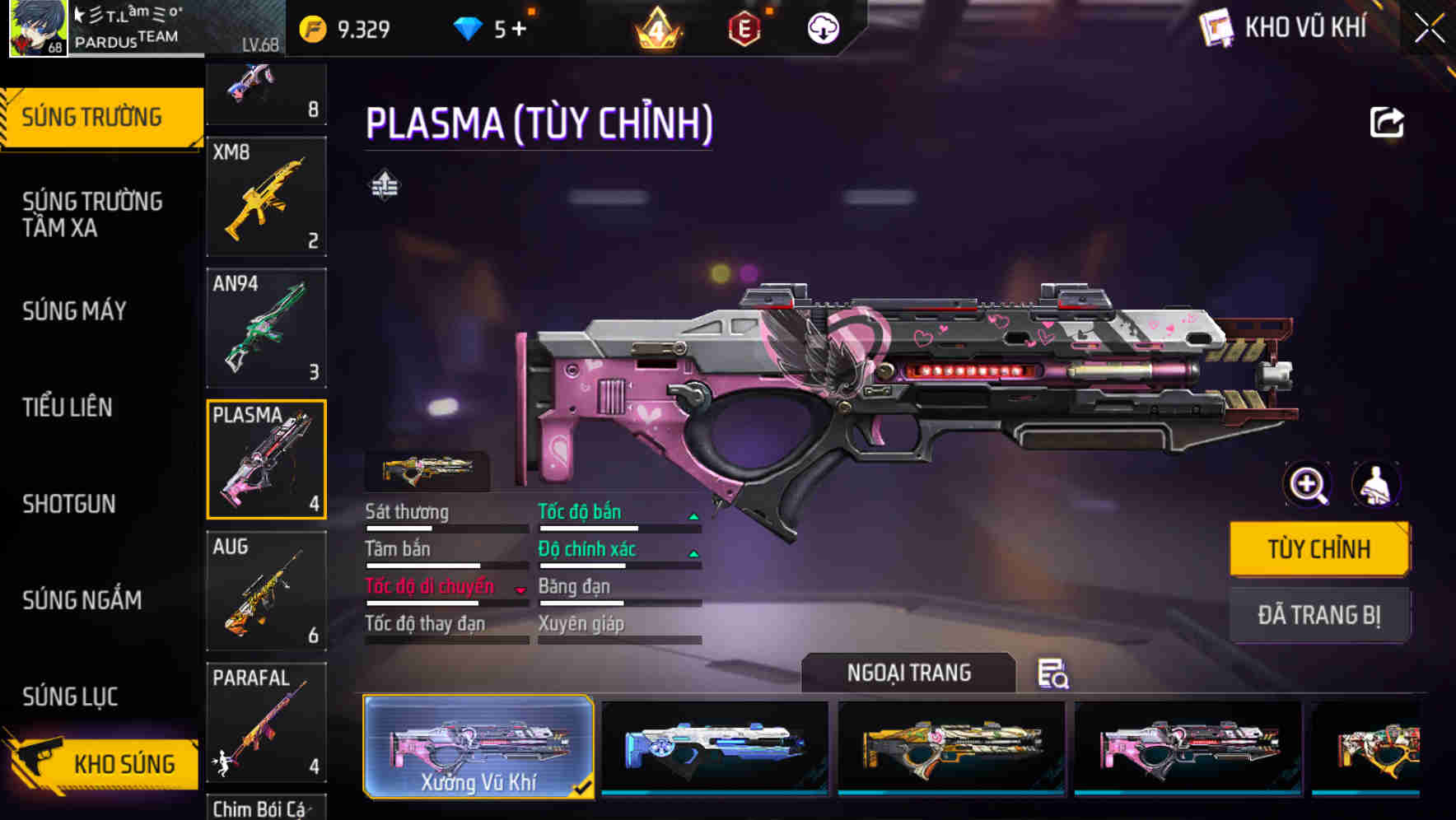Switch to Súng Trường Tầm Xa category
Screen dimensions: 1456x820
(92, 214)
